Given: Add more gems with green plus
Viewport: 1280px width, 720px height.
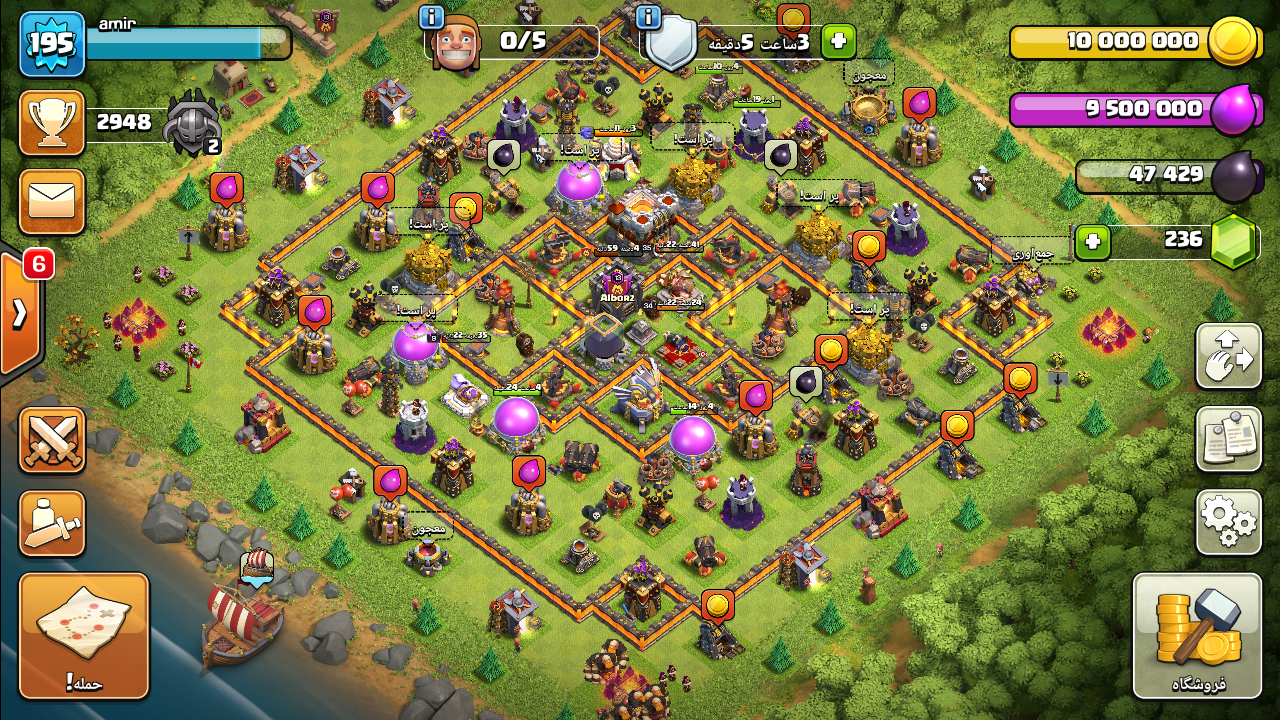Looking at the screenshot, I should [x=1093, y=242].
